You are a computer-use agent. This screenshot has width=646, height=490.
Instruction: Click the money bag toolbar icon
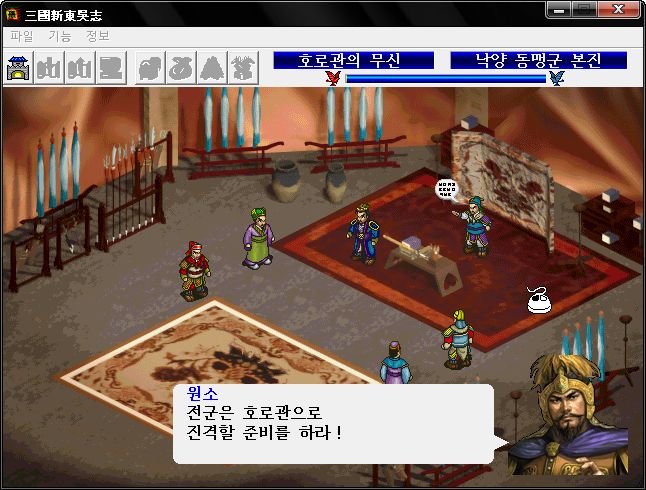182,68
